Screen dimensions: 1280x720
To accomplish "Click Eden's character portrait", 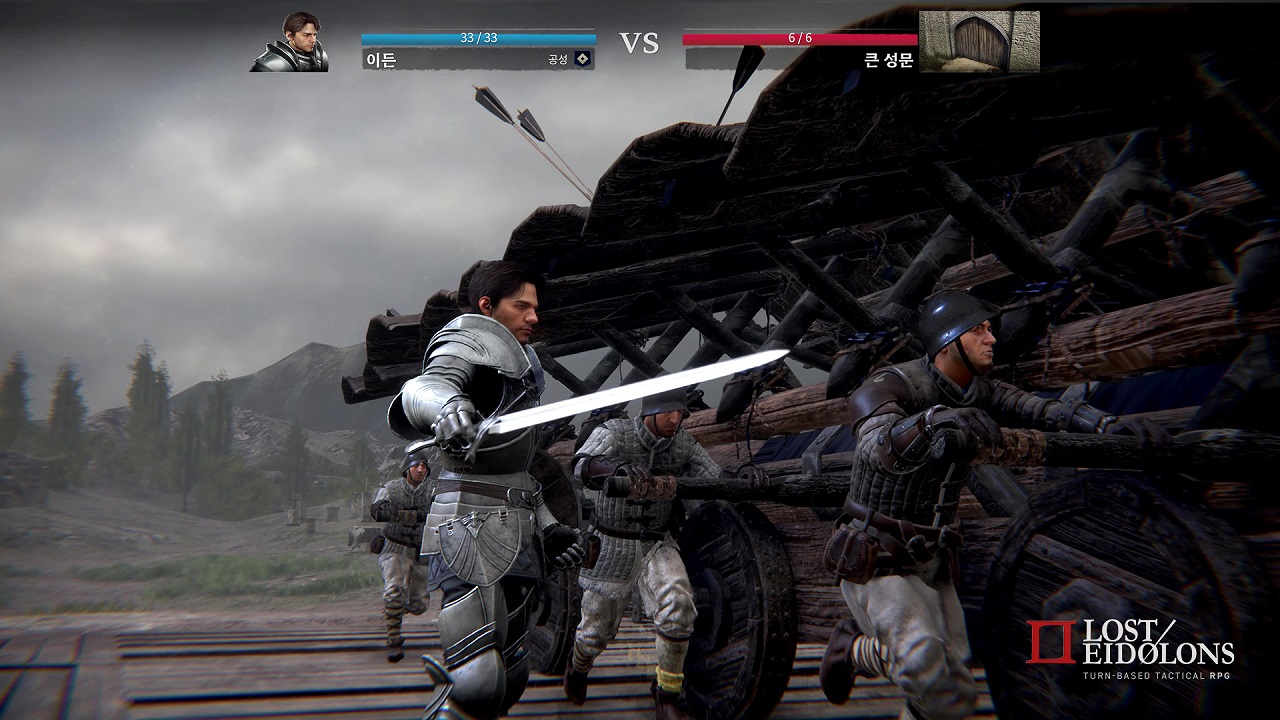I will click(x=289, y=42).
